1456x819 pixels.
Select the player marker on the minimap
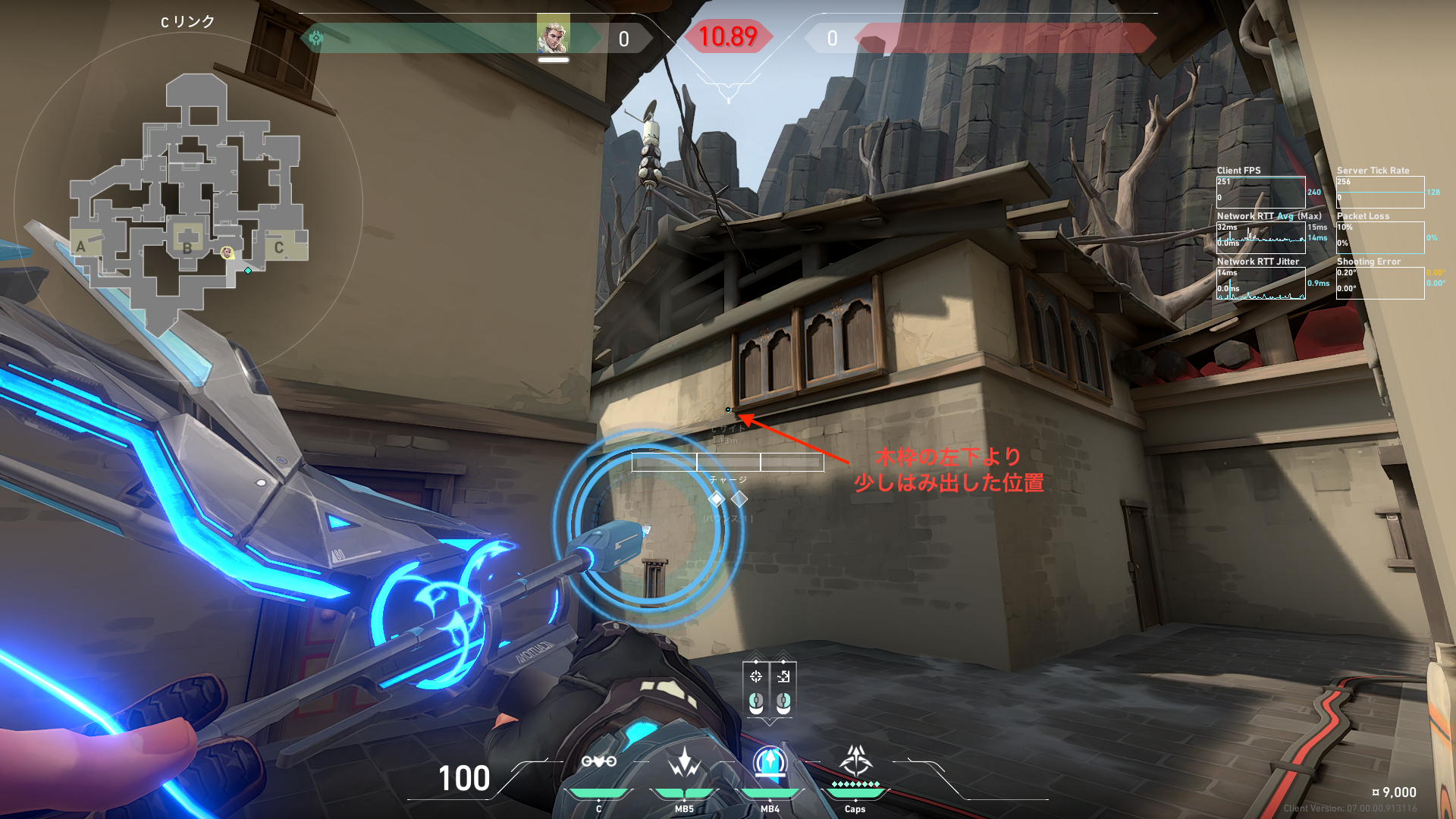point(227,253)
